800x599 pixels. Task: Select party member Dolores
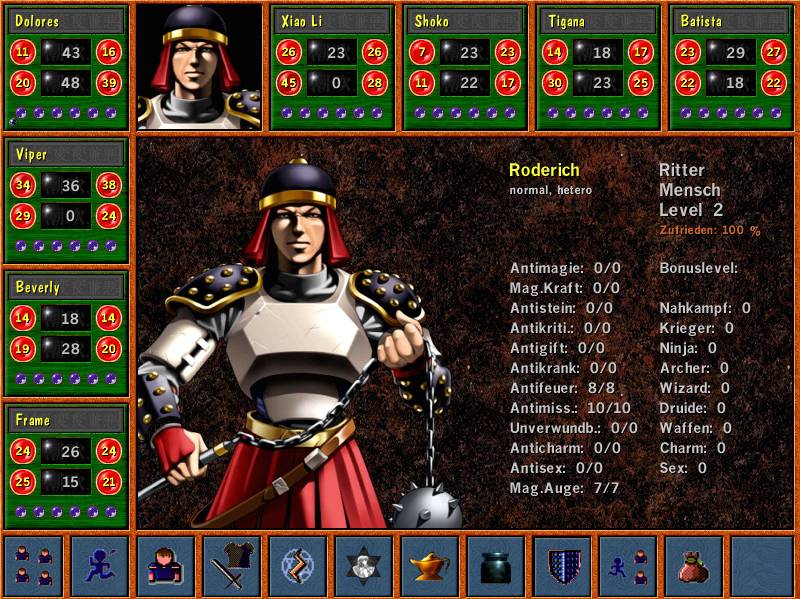click(x=67, y=67)
